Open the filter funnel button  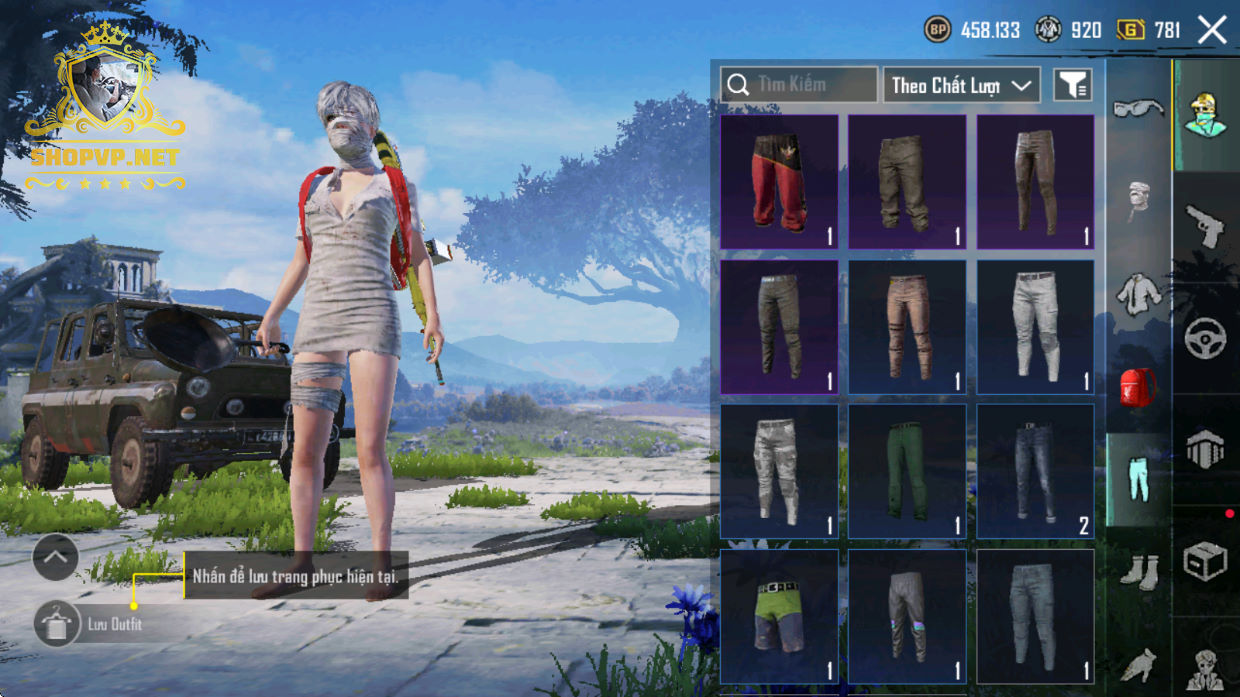[x=1072, y=85]
